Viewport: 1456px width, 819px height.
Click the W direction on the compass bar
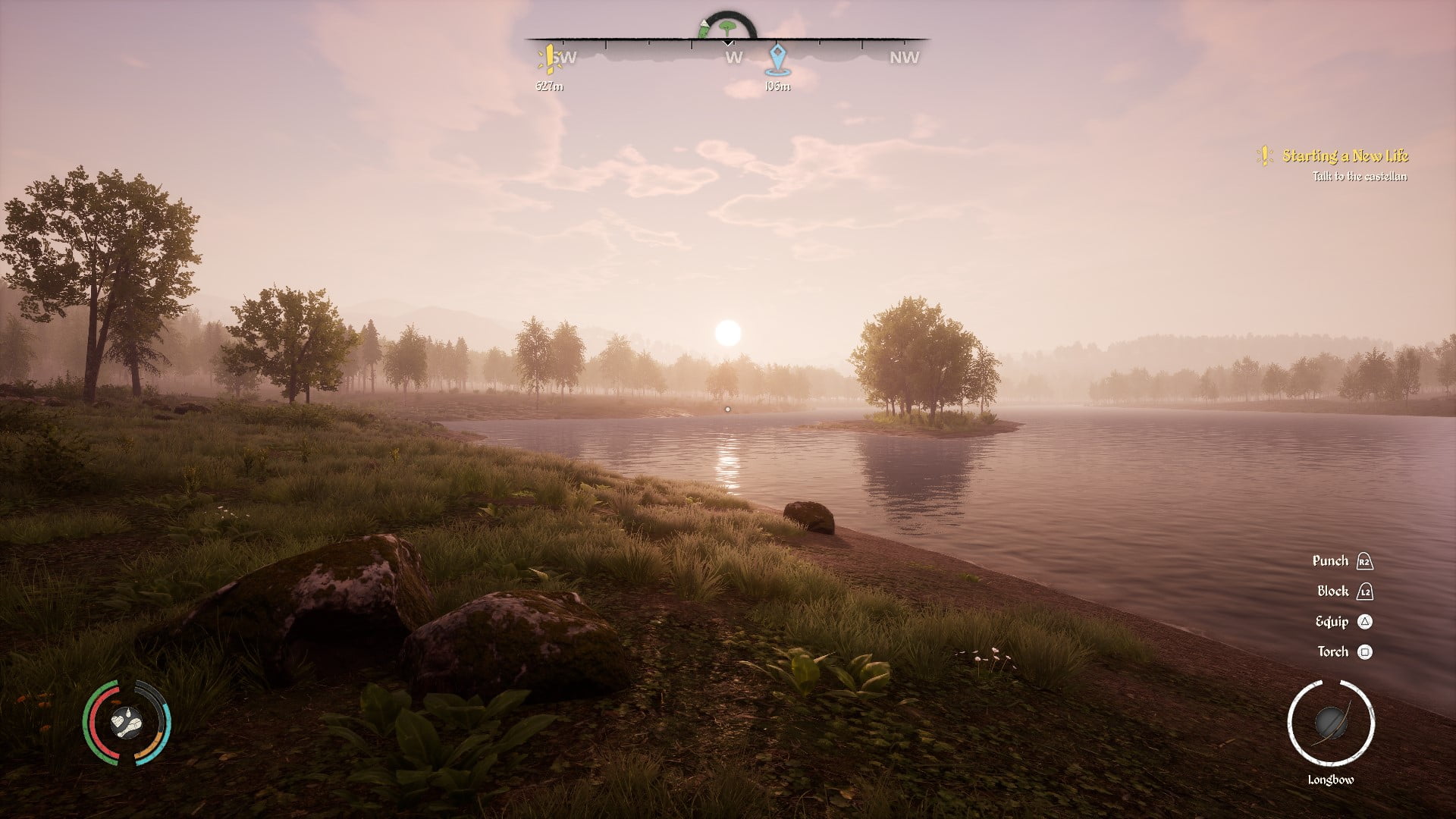pos(733,57)
